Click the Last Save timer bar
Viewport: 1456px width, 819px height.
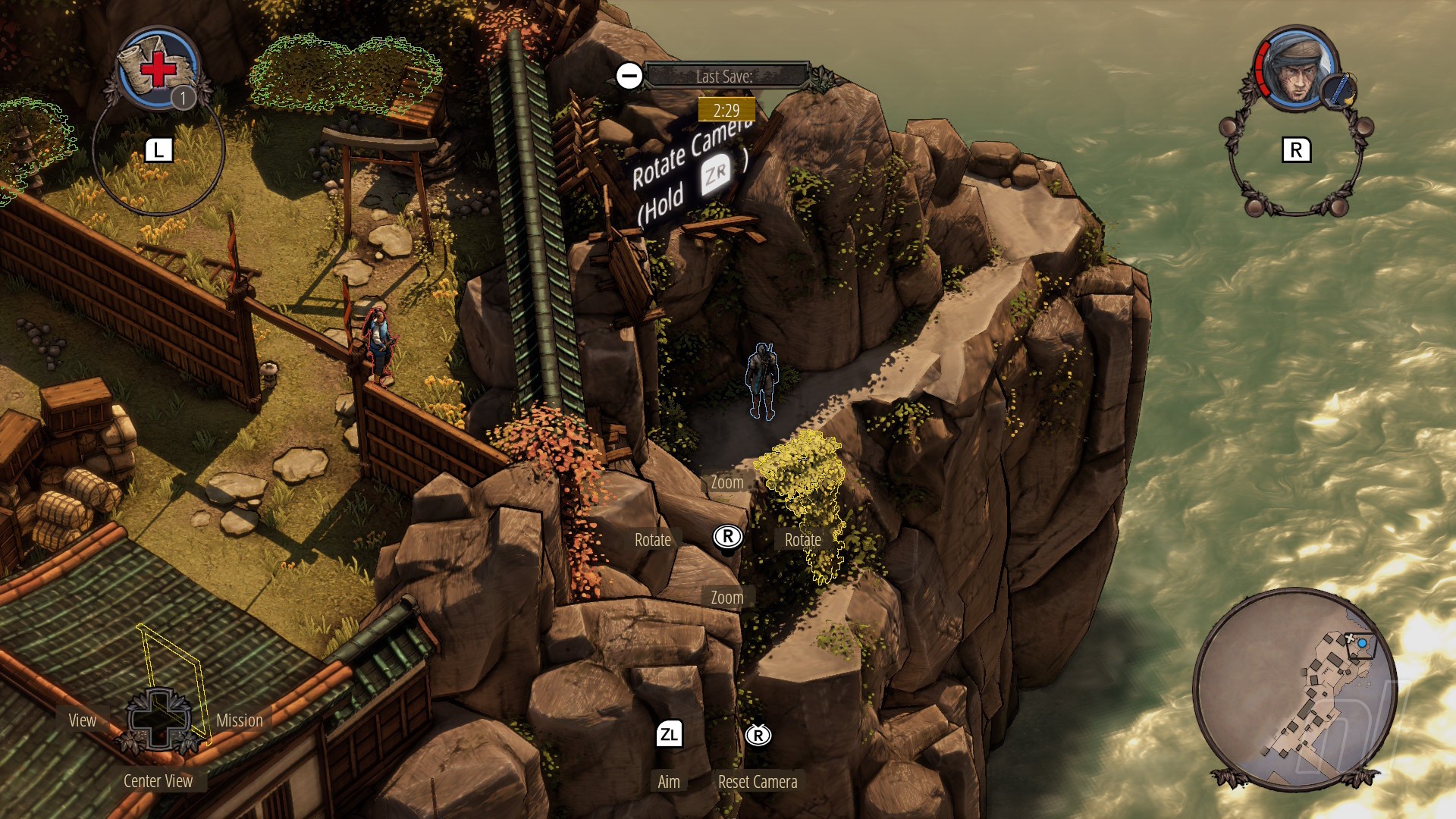(725, 76)
